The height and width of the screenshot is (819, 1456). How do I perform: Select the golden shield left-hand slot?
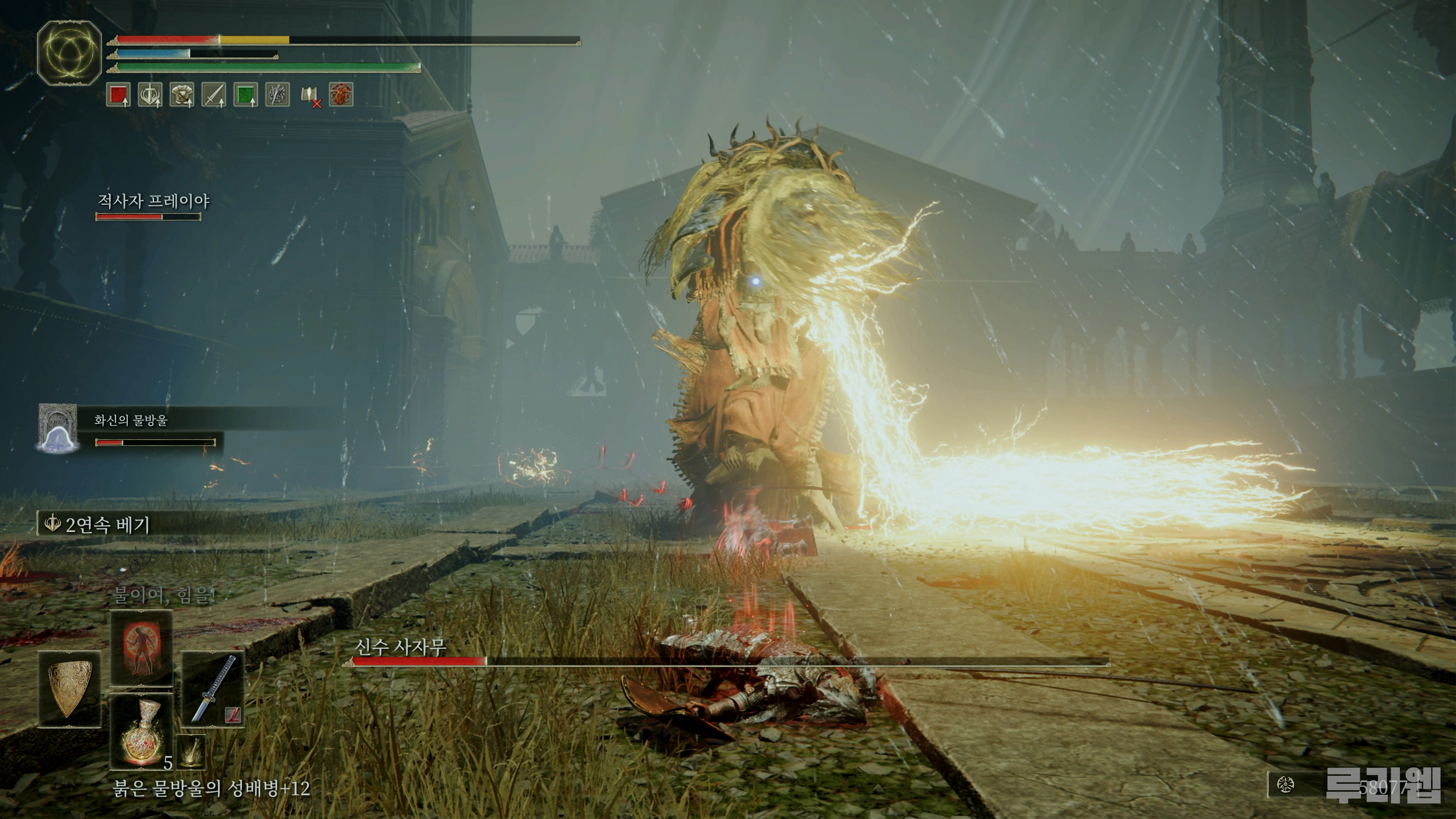[x=69, y=689]
